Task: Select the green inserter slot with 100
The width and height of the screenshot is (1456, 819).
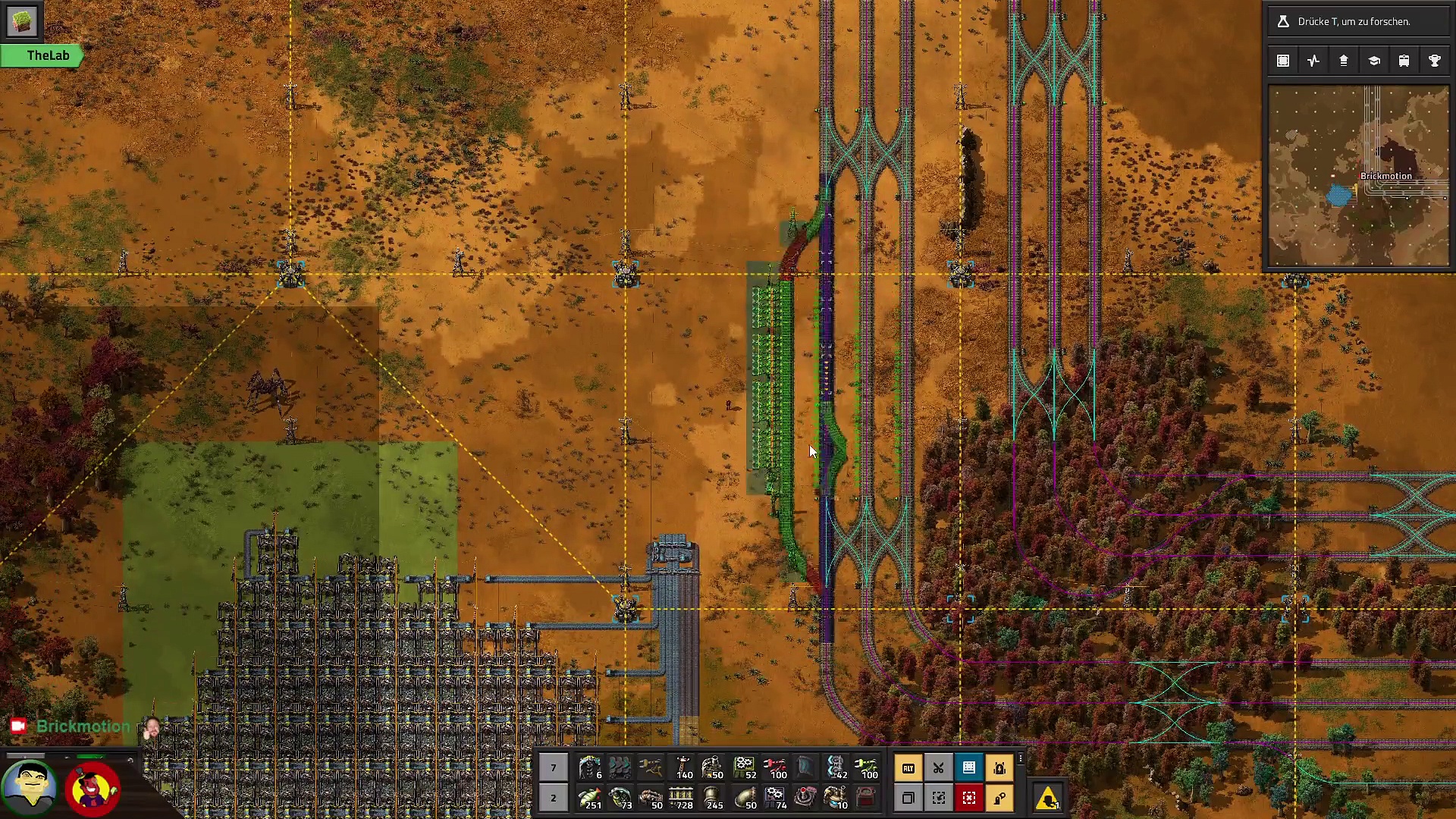Action: point(867,767)
